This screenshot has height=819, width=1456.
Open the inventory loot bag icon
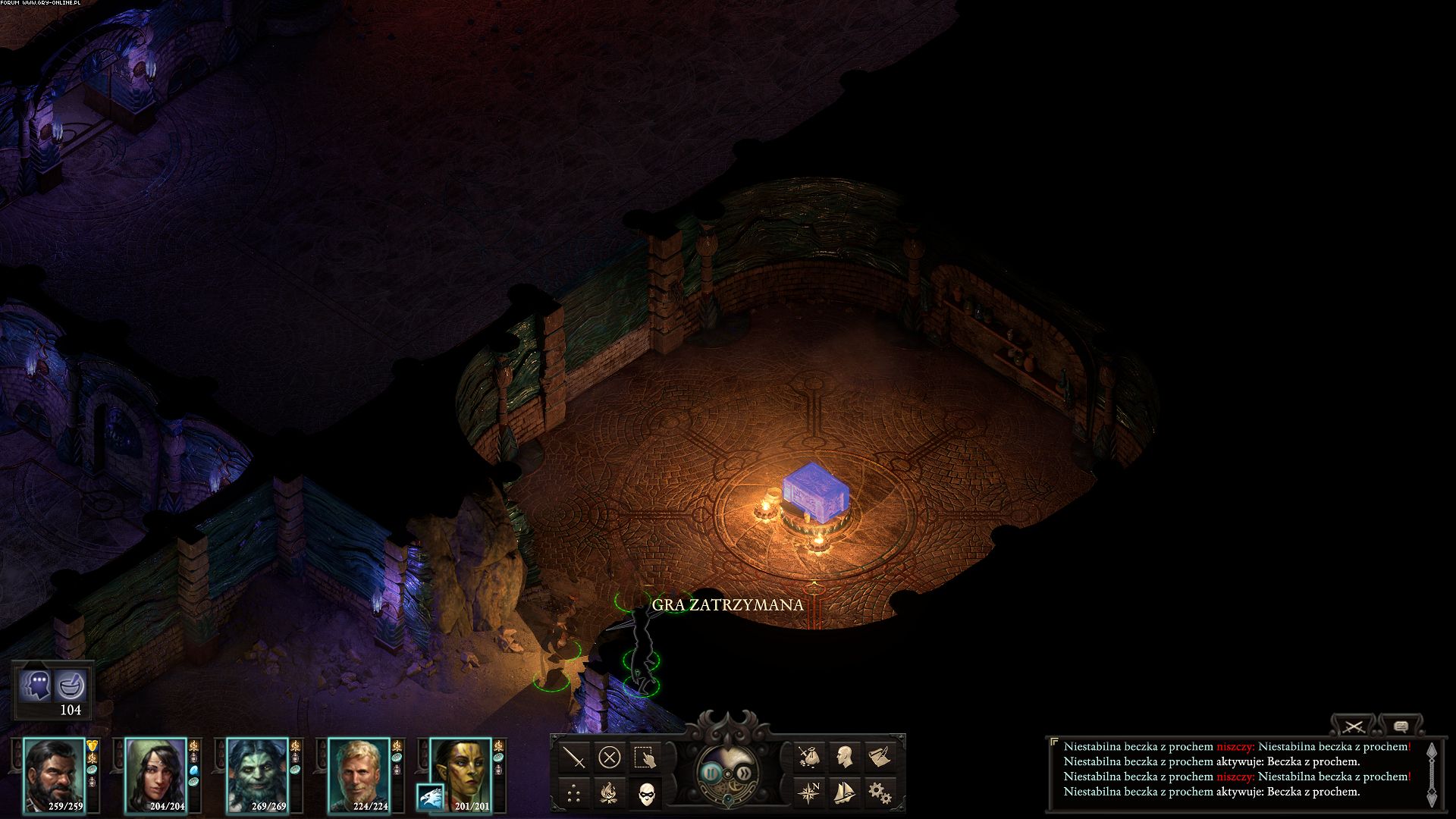809,757
